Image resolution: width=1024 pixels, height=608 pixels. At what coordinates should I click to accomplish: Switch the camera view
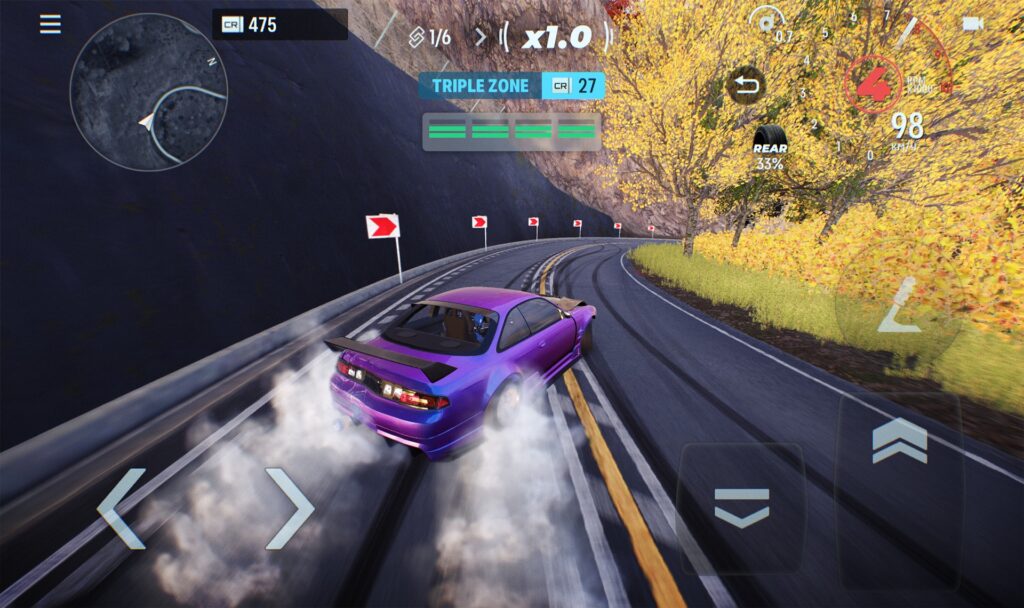click(972, 24)
